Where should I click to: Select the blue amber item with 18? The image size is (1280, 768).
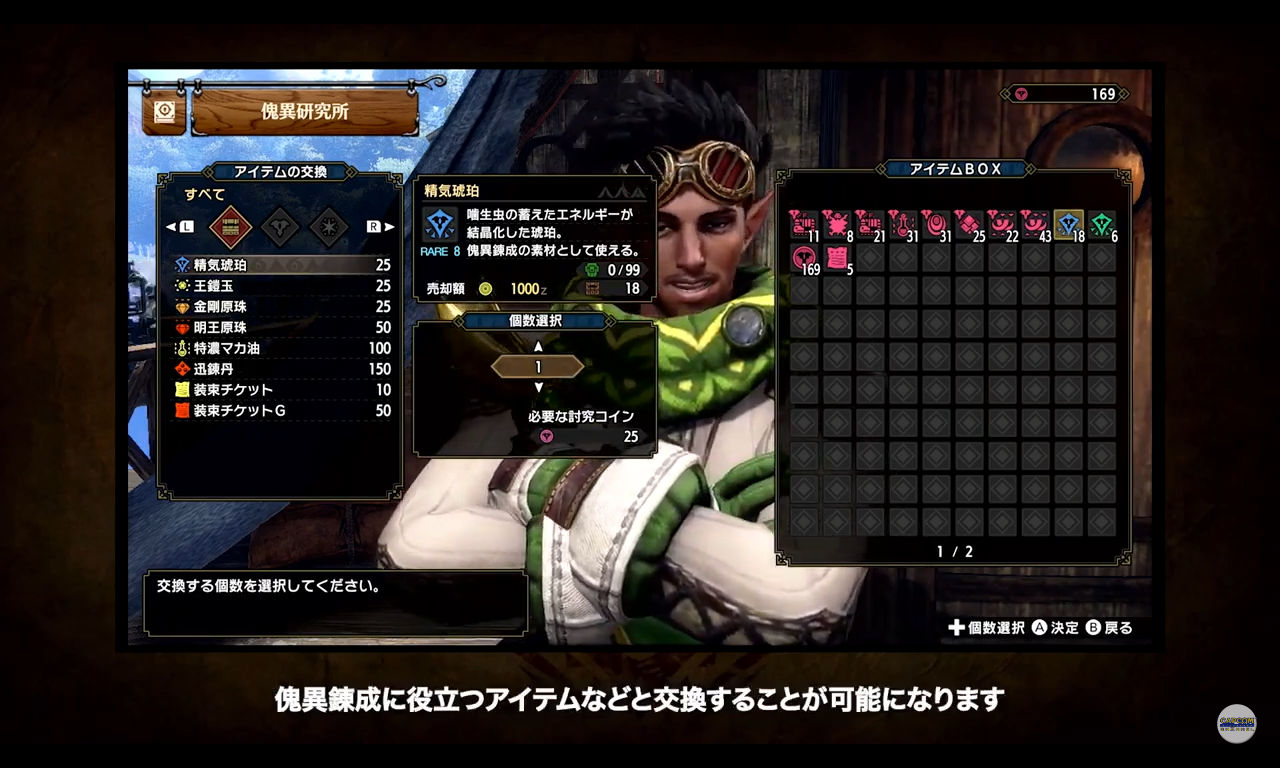tap(1069, 225)
